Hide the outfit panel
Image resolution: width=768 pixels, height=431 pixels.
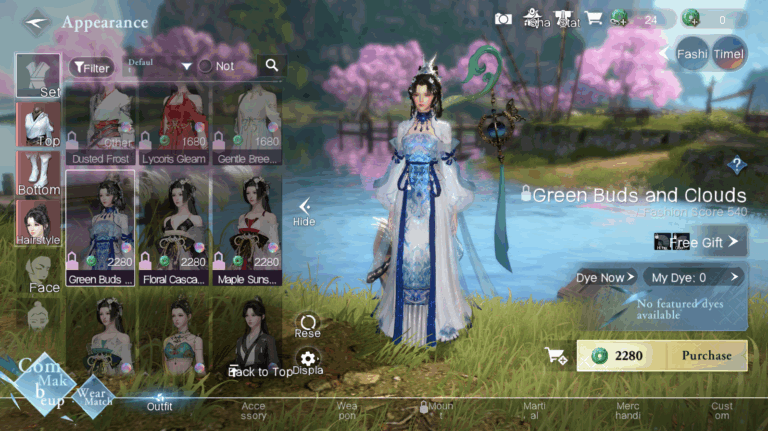coord(304,210)
